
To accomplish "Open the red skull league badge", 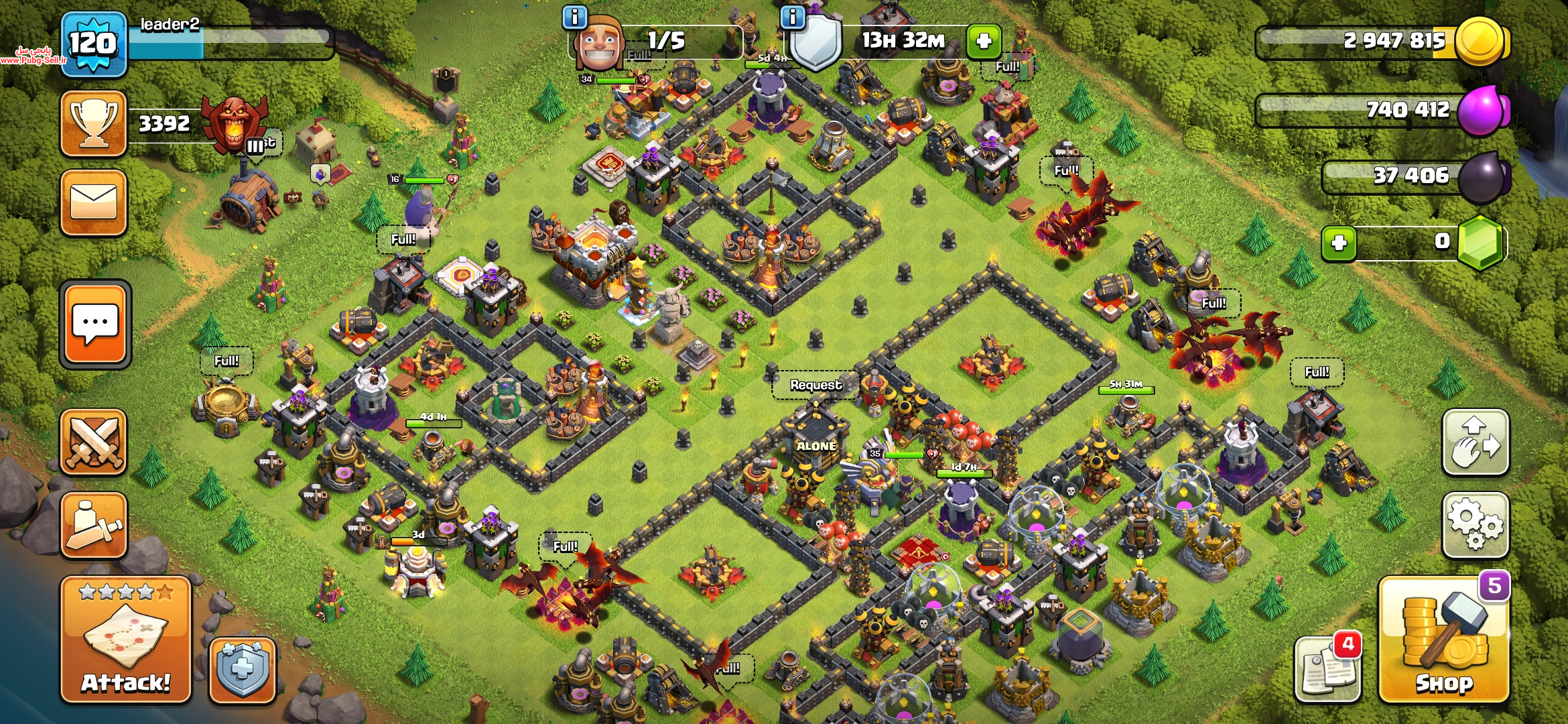I will click(235, 124).
